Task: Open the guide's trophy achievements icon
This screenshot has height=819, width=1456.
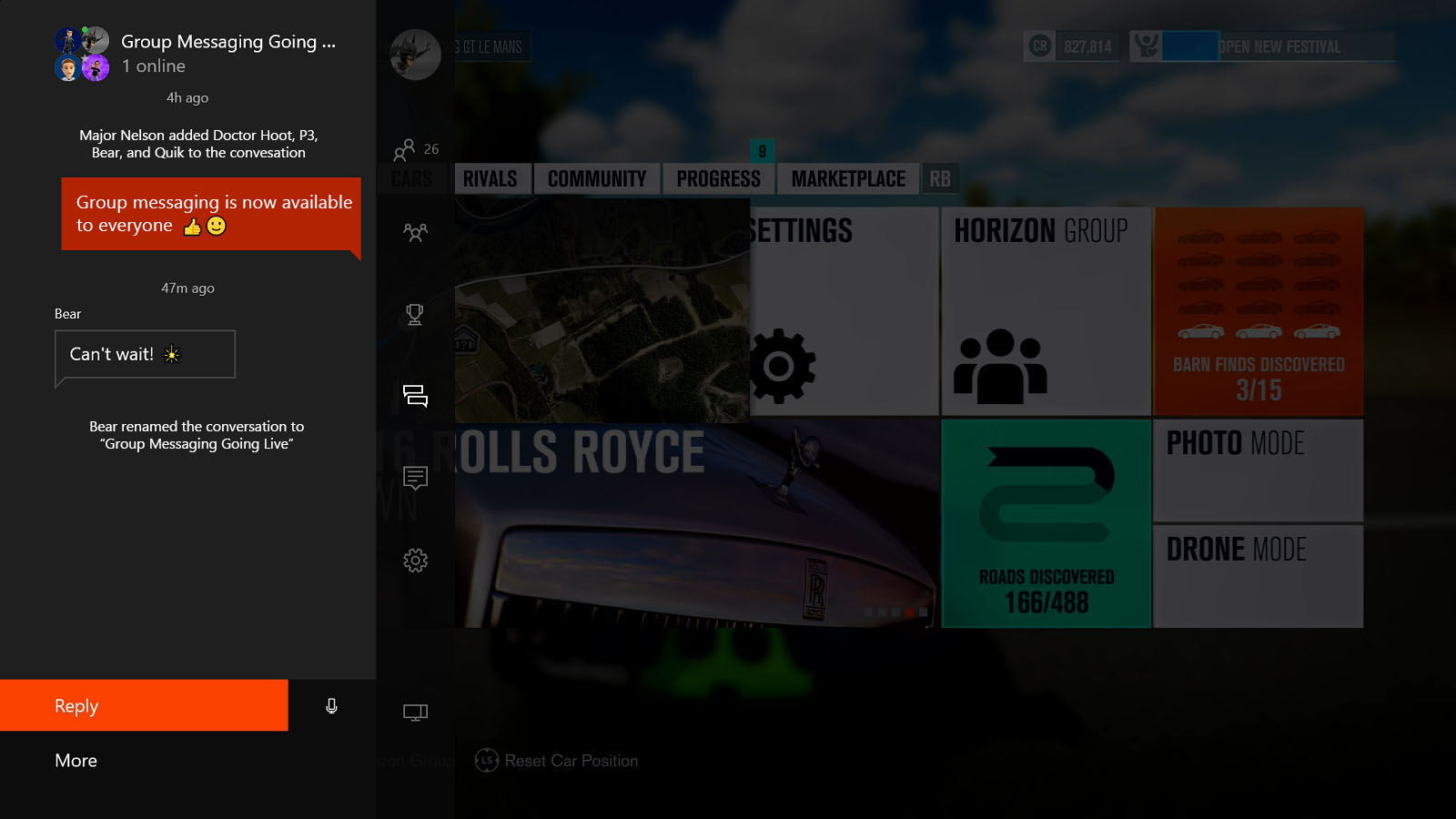Action: (x=415, y=315)
